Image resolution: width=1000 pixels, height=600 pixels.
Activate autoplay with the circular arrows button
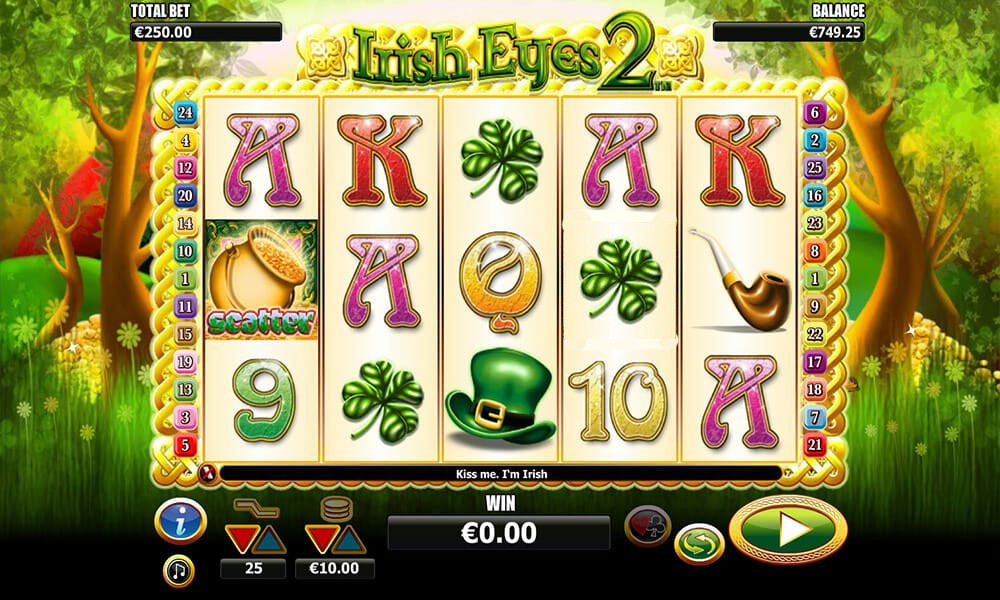tap(699, 545)
